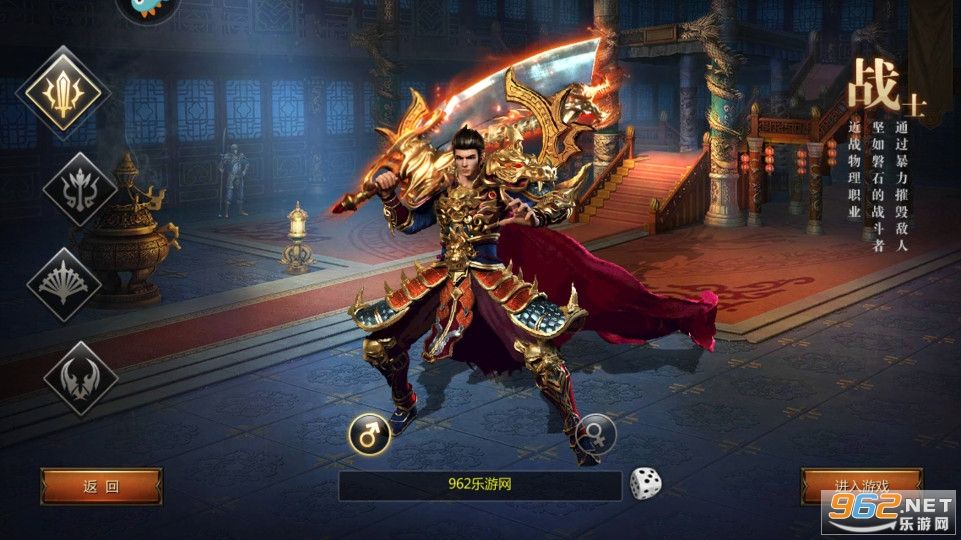Pick the fan-shaped emblem class
The height and width of the screenshot is (540, 961).
tap(64, 284)
